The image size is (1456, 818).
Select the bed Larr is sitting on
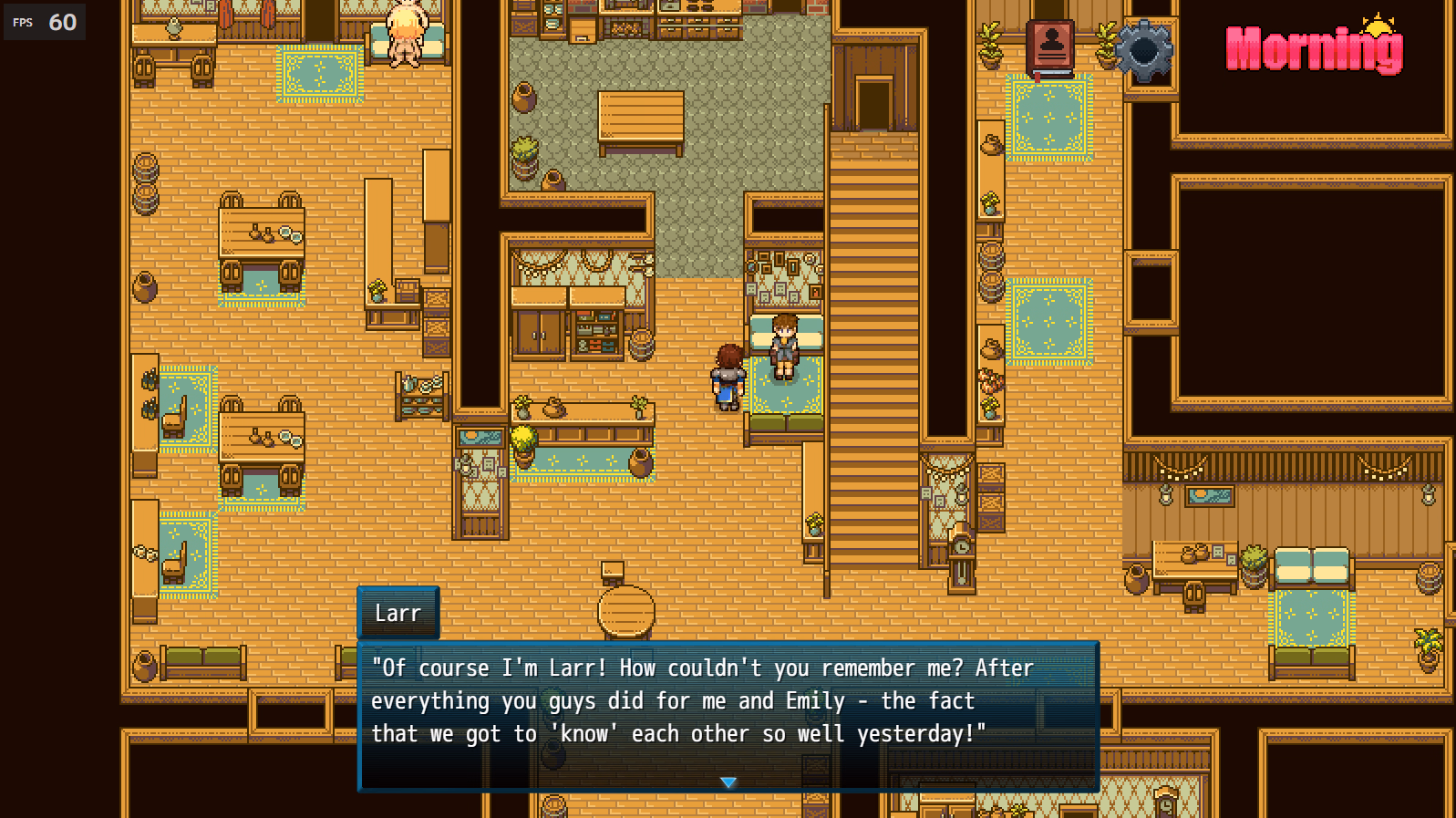[786, 401]
